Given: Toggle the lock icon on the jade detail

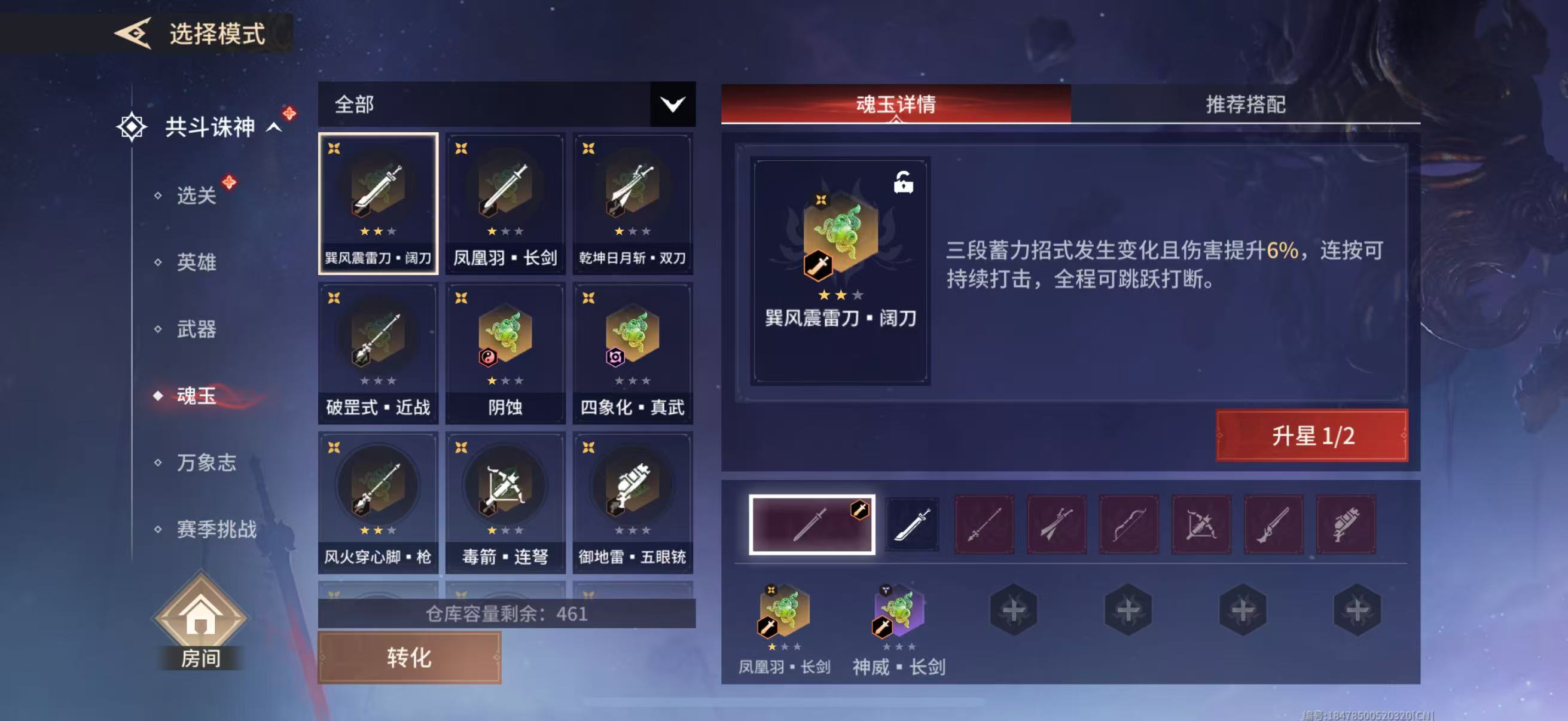Looking at the screenshot, I should pos(902,182).
